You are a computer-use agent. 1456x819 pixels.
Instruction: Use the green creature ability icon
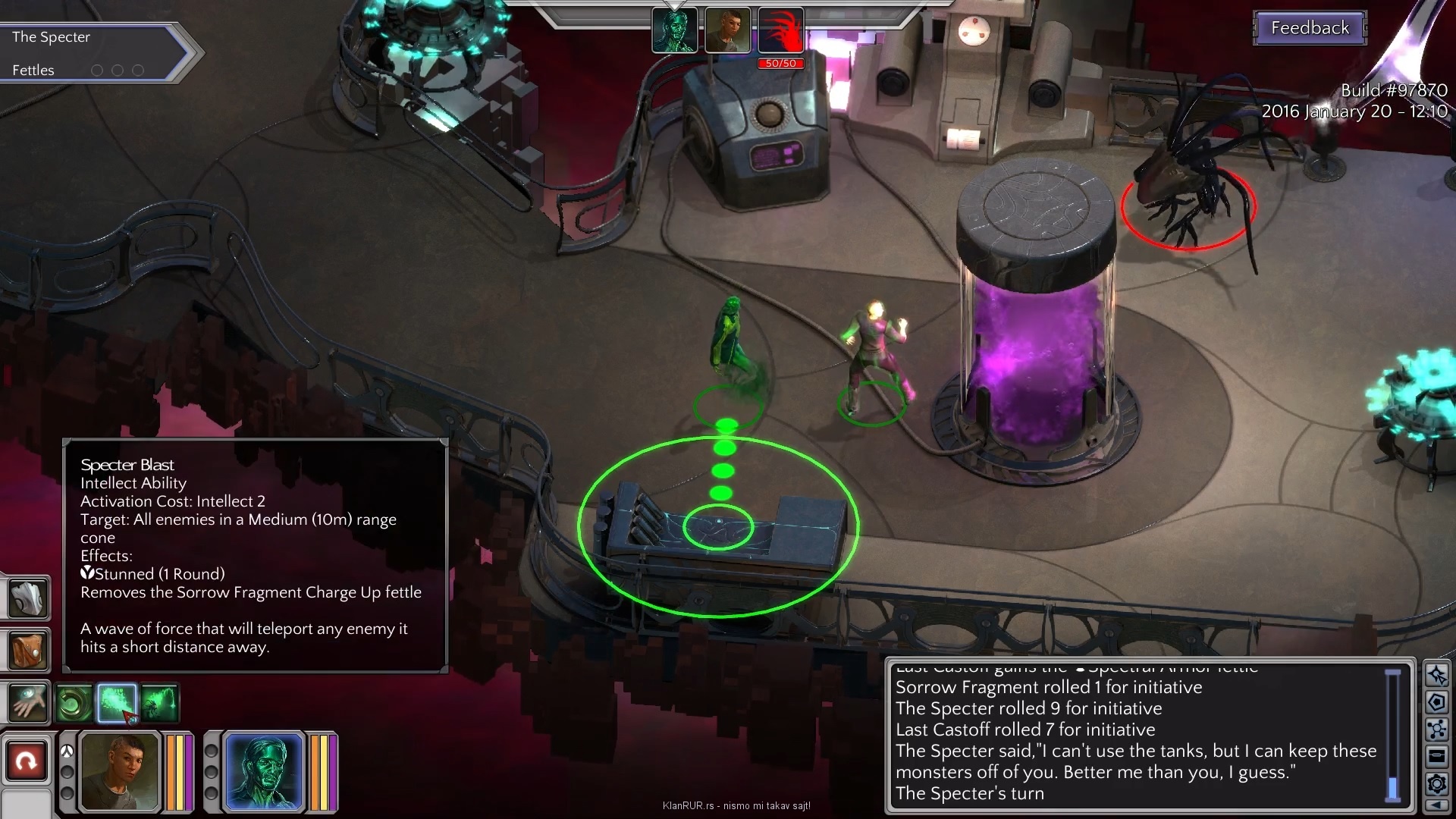click(160, 703)
